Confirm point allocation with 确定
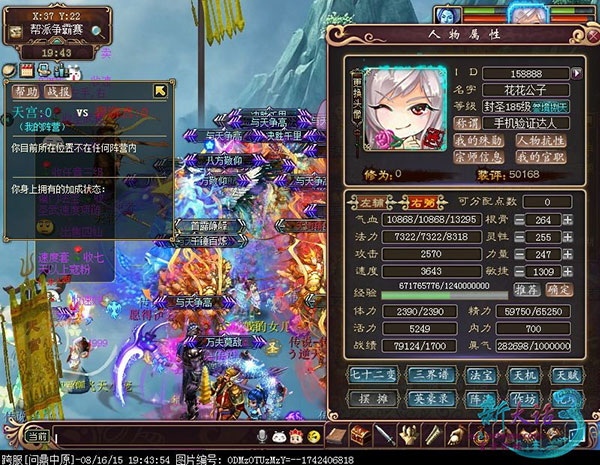Viewport: 600px width, 465px height. point(560,290)
